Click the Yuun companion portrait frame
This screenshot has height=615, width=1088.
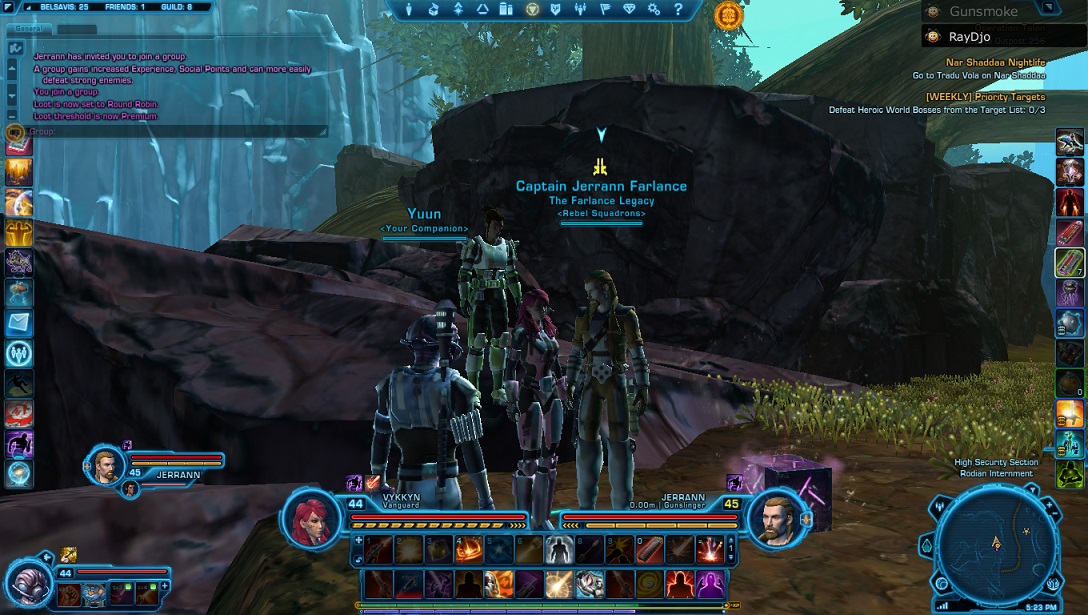tap(28, 582)
